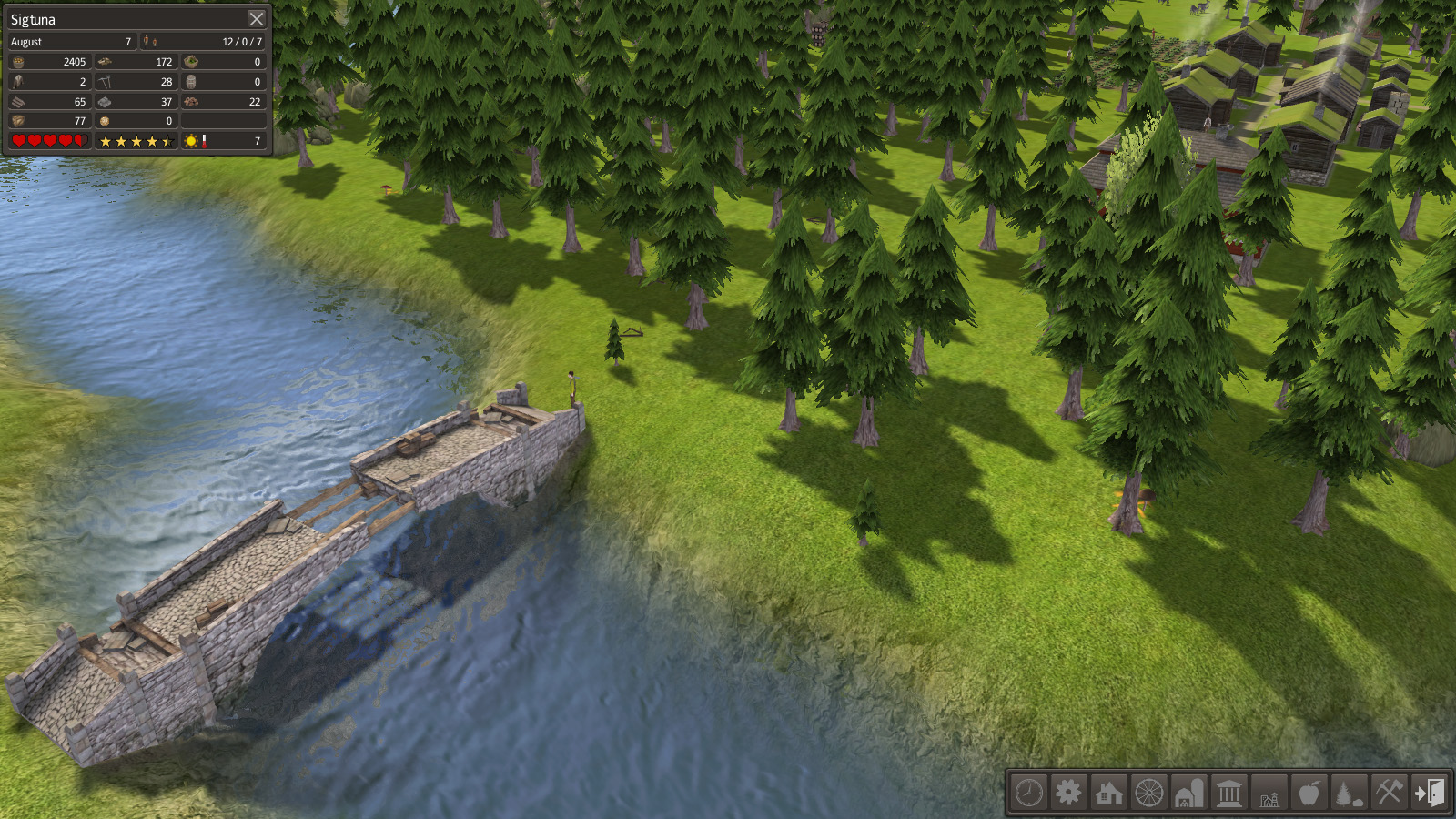Select the house housing toolbar button

pos(1109,793)
